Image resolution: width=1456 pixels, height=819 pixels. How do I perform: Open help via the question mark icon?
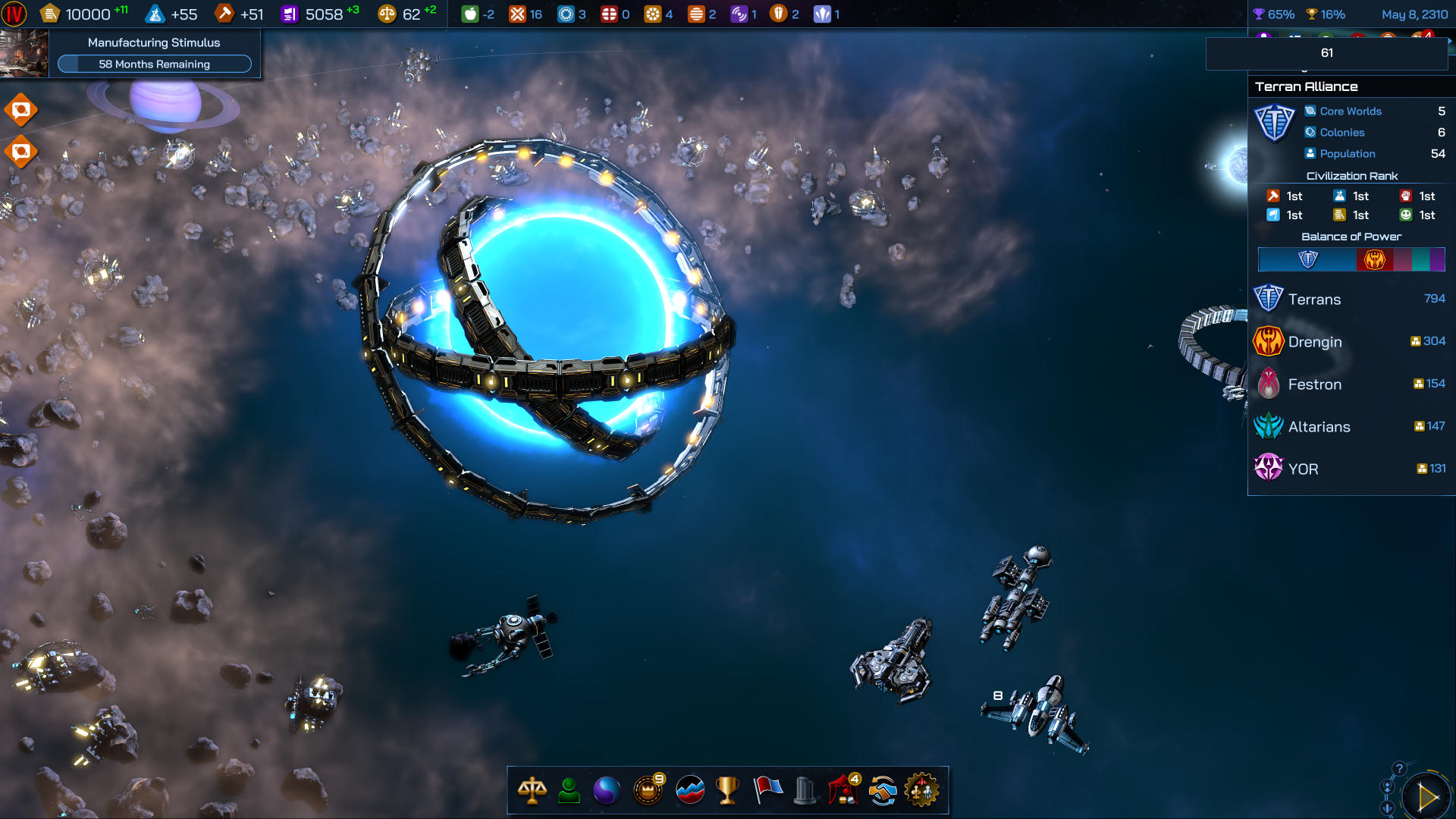[x=1399, y=767]
